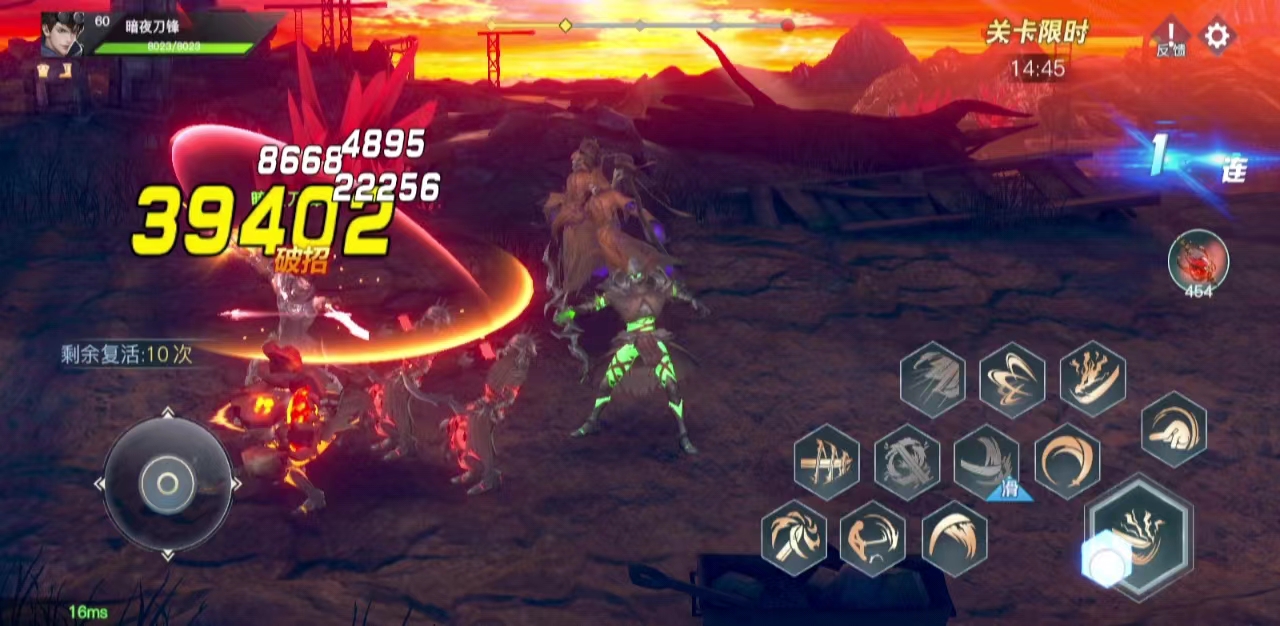The image size is (1280, 626).
Task: Tap the virtual movement joystick
Action: 168,485
